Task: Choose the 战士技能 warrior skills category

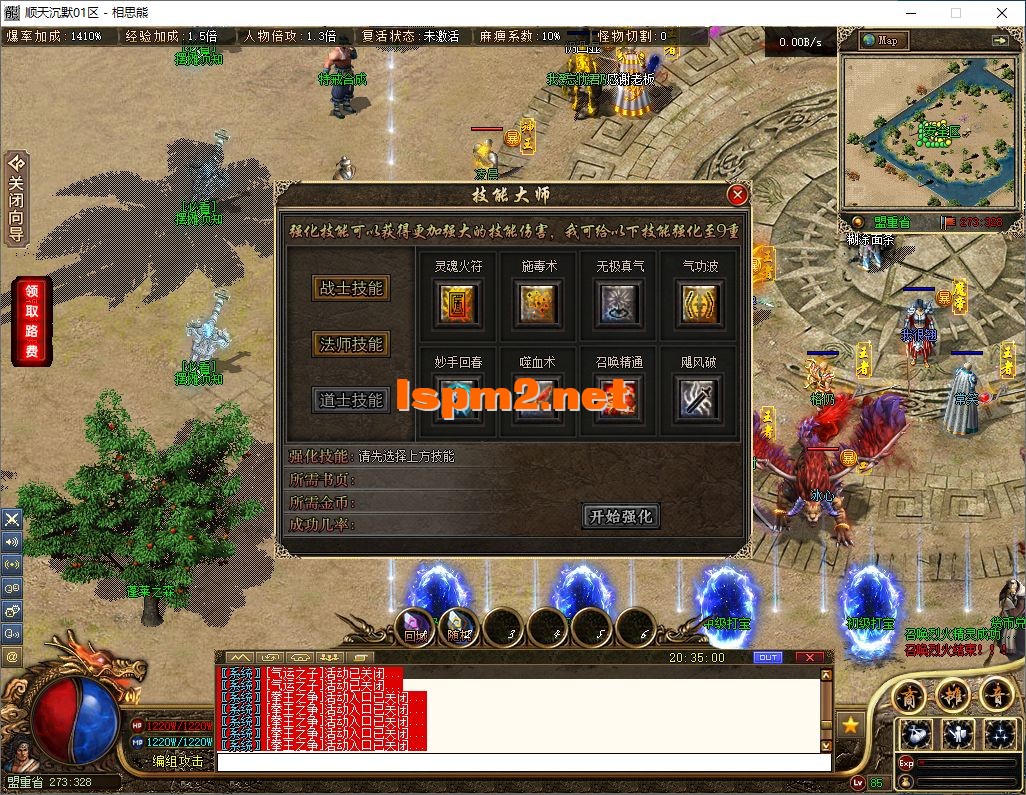Action: 350,288
